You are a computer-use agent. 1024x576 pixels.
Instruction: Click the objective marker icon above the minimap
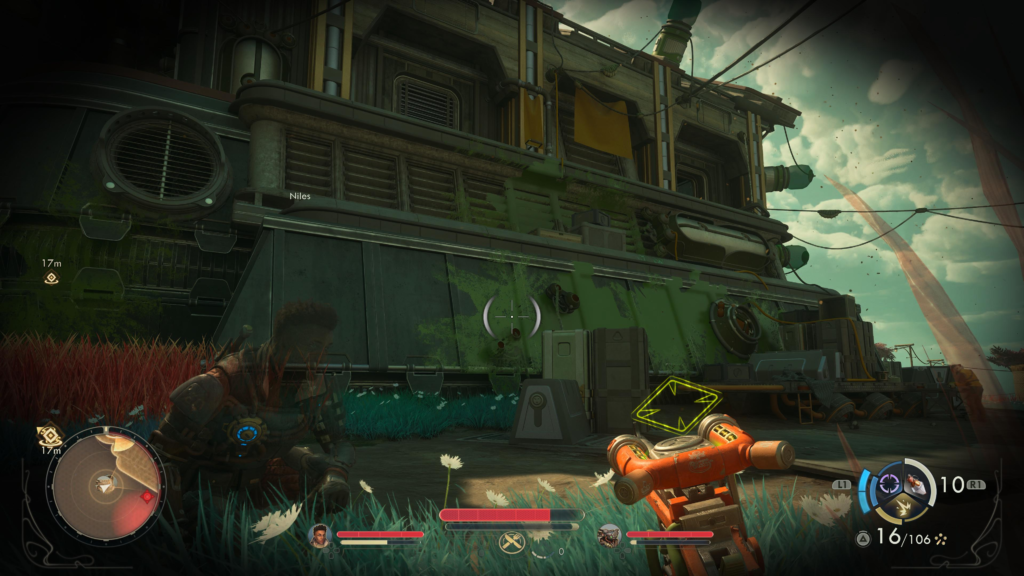click(48, 436)
